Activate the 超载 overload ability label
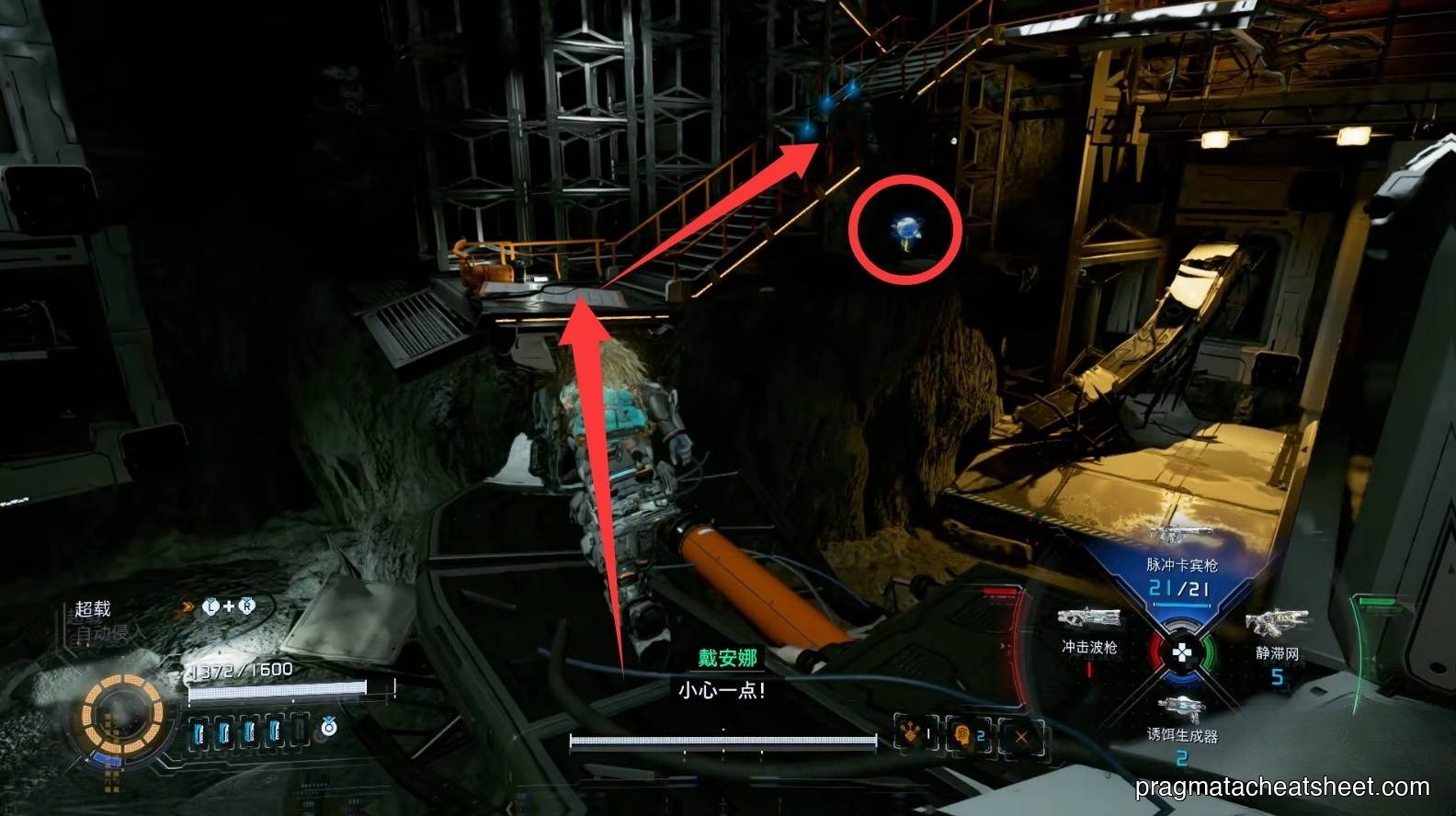Screen dimensions: 1456x816 pos(93,608)
